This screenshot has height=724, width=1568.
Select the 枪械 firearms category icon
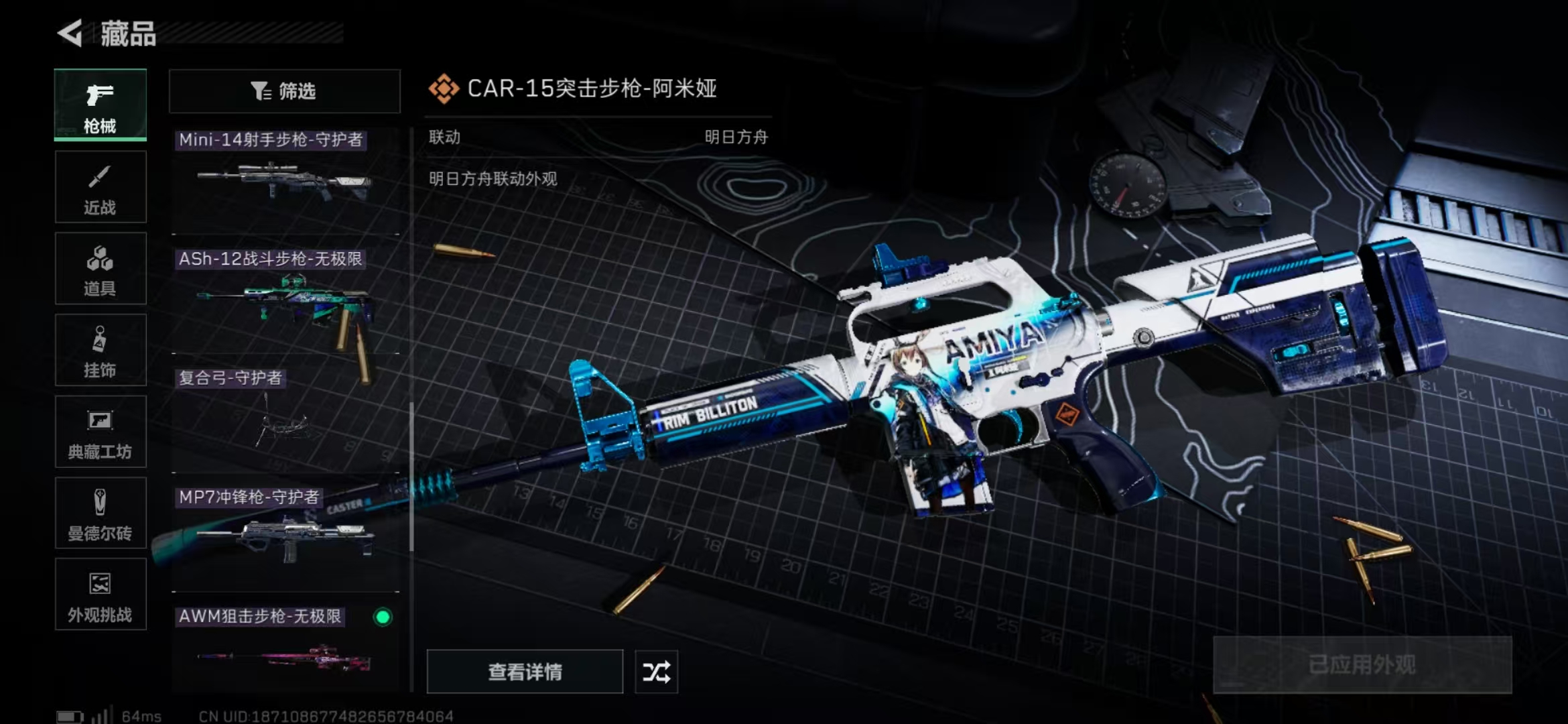[100, 105]
